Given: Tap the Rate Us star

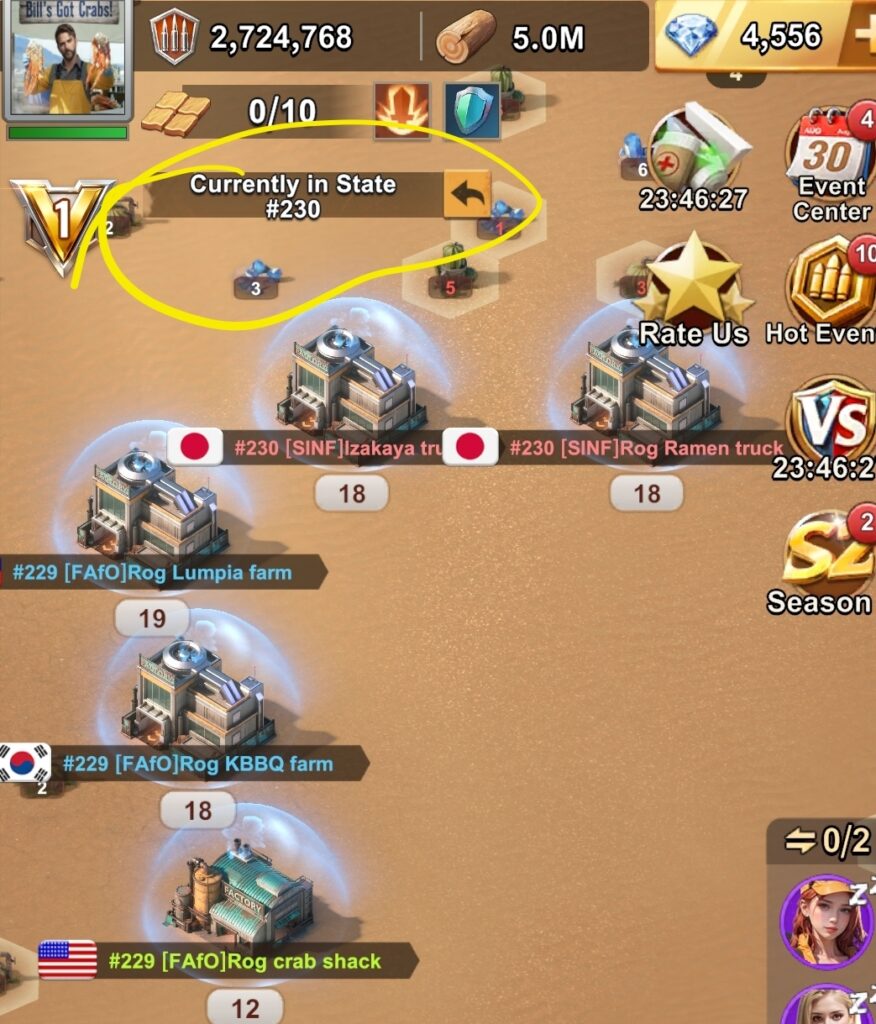Looking at the screenshot, I should coord(693,285).
